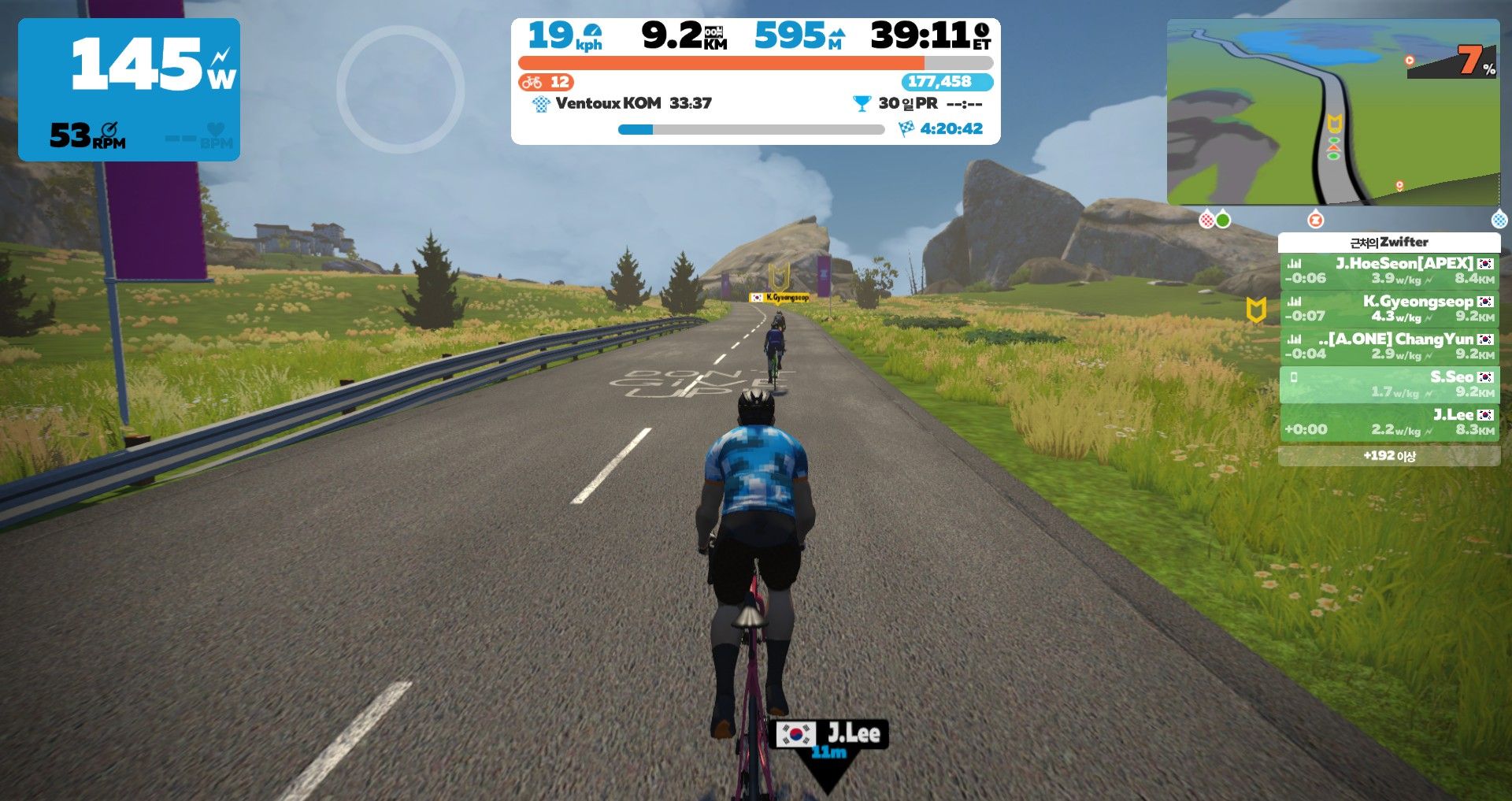Select S.Seo in nearby Zwifters list

[x=1389, y=384]
